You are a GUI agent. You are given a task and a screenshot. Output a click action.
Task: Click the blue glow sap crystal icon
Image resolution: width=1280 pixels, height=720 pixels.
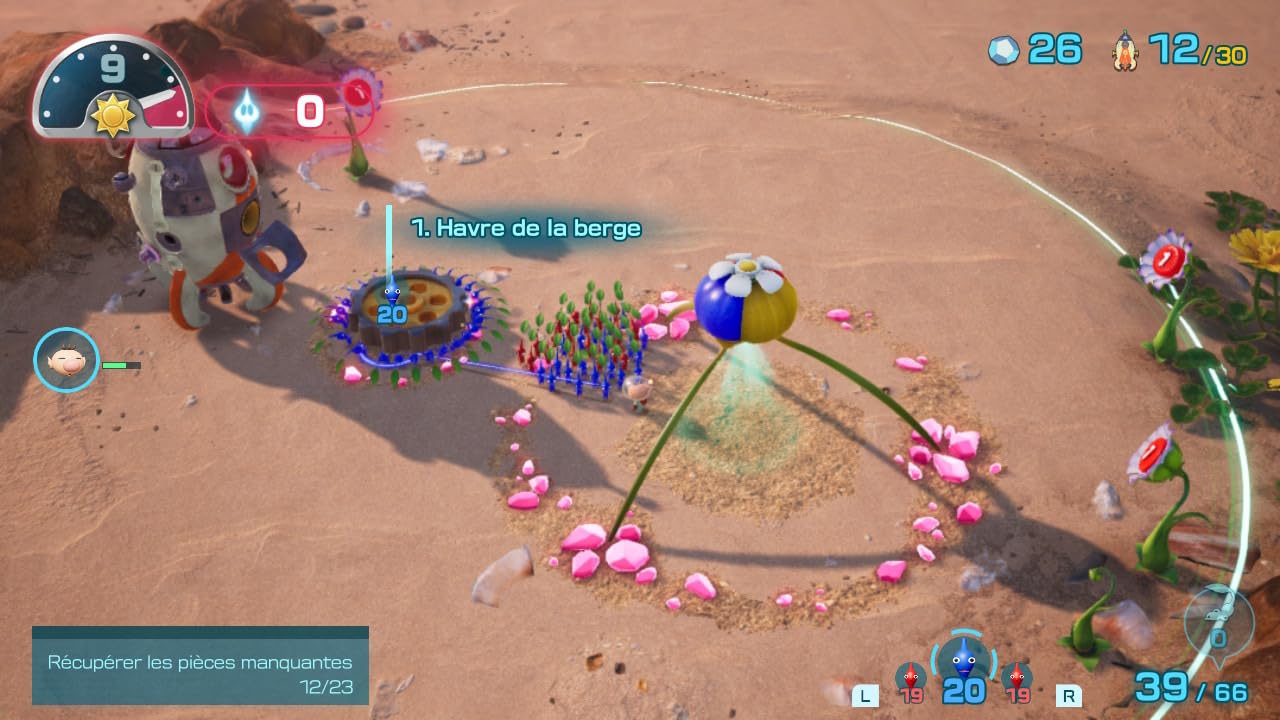click(x=246, y=111)
